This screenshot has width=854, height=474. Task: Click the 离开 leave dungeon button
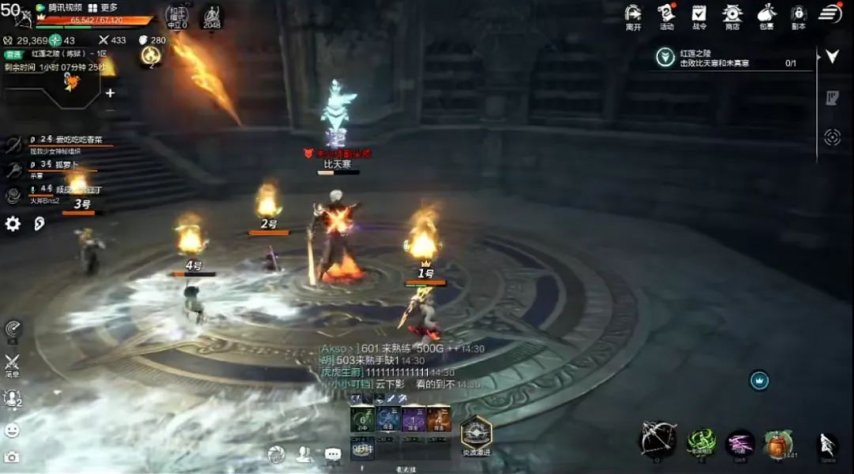(633, 15)
